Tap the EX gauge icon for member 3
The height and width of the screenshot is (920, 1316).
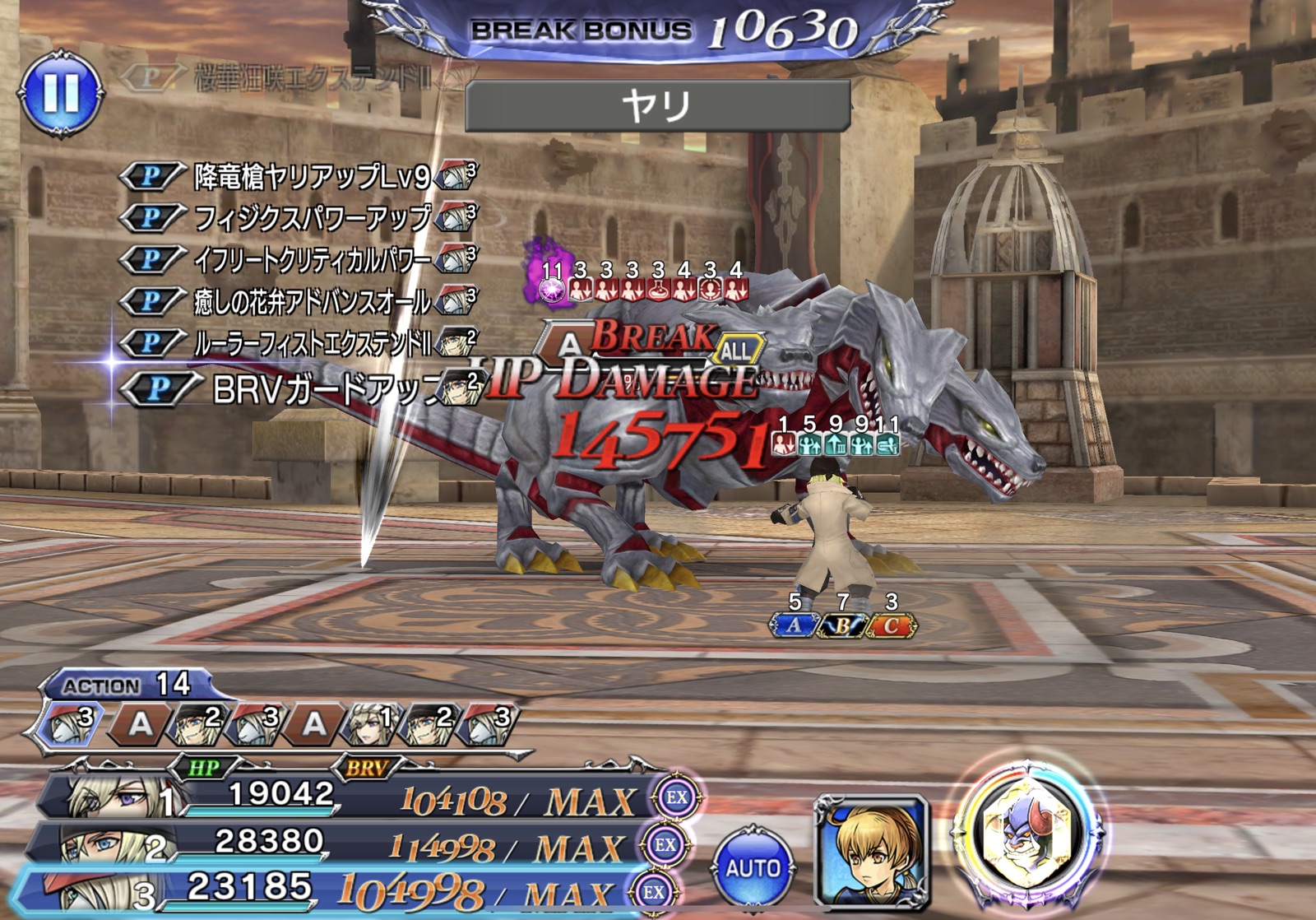point(654,892)
